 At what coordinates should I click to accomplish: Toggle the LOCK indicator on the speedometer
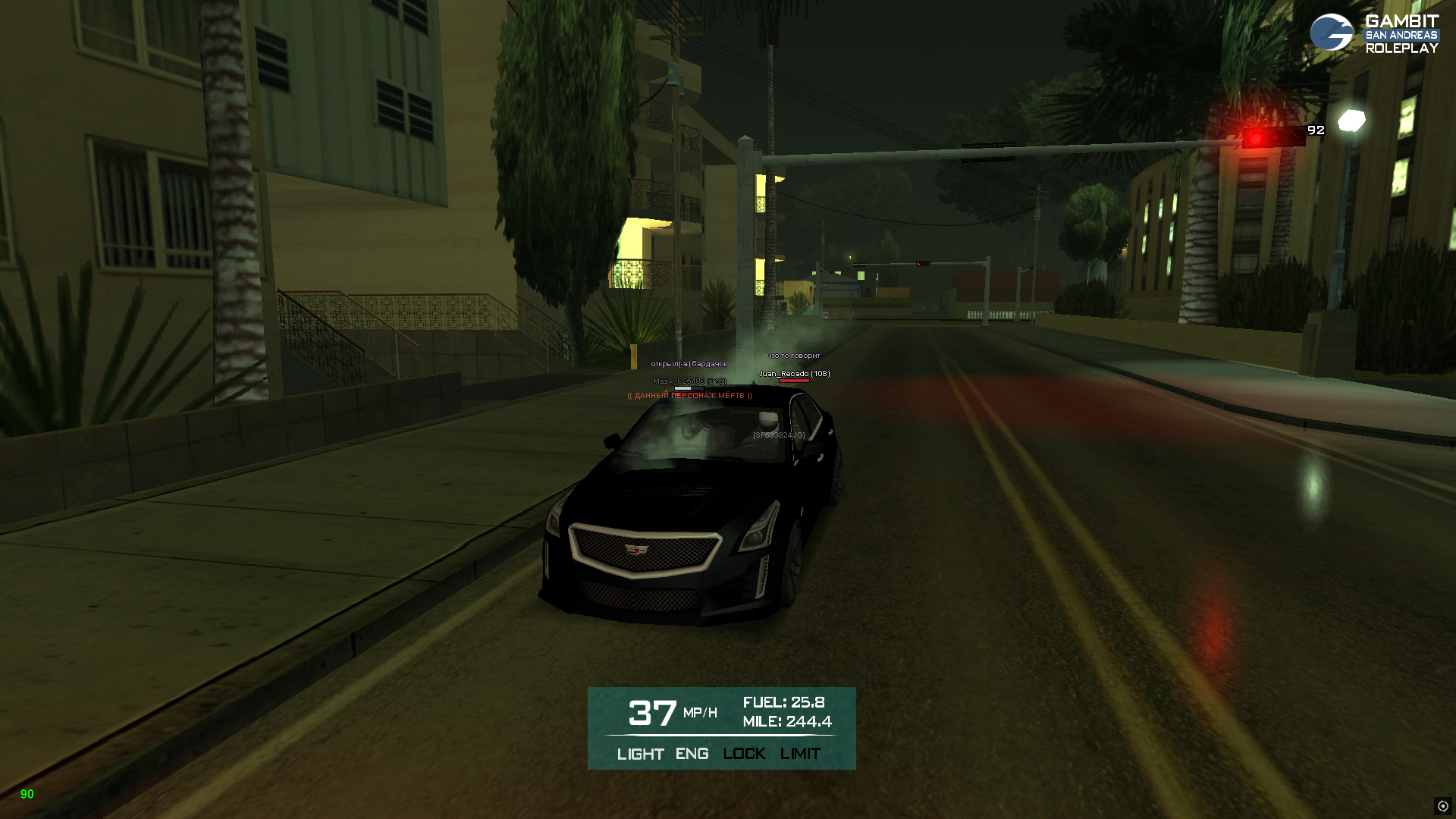pyautogui.click(x=744, y=754)
